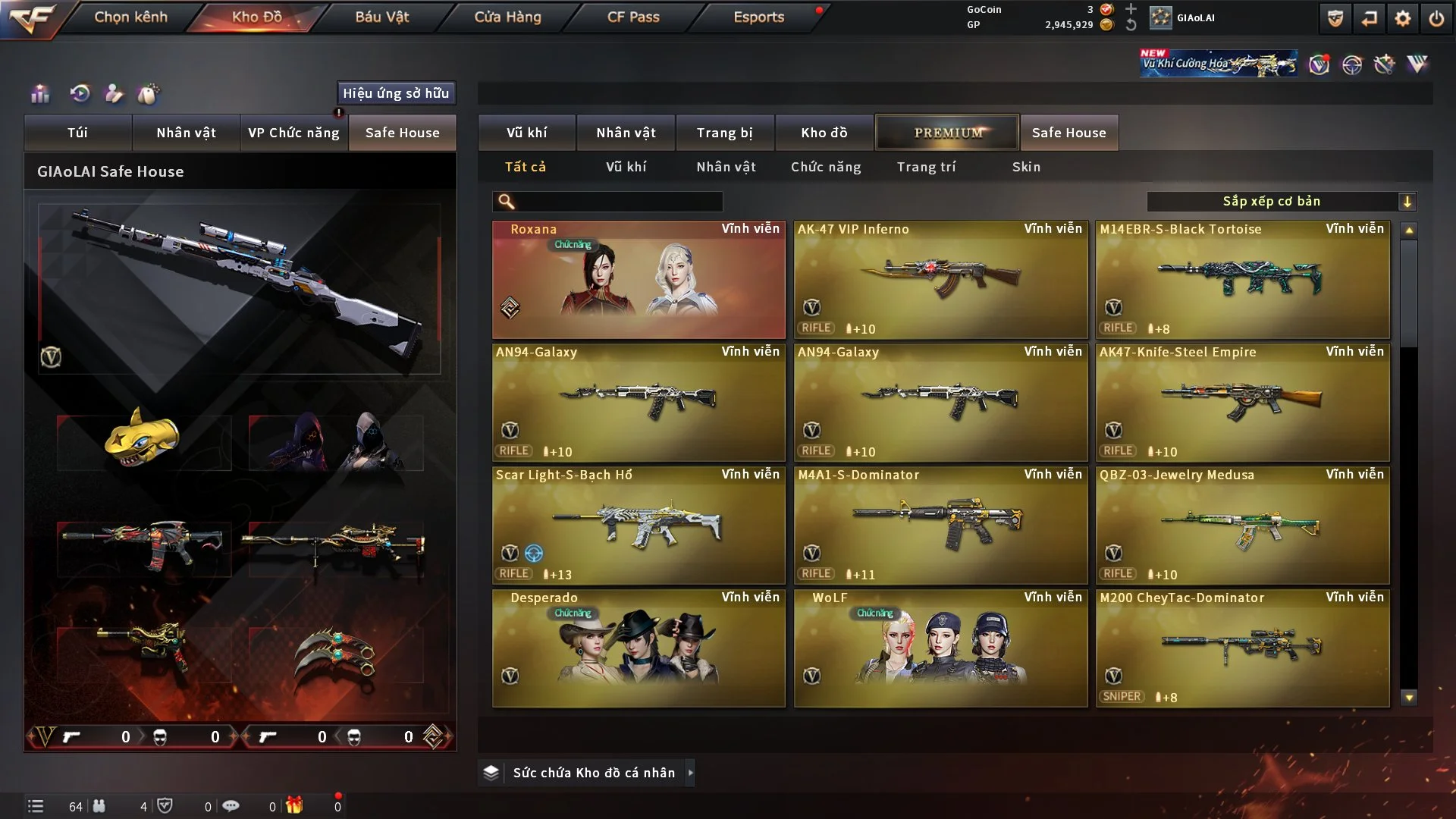Choose the M14EBR-S-Black Tortoise rifle
Screen dimensions: 1456x819
1242,279
